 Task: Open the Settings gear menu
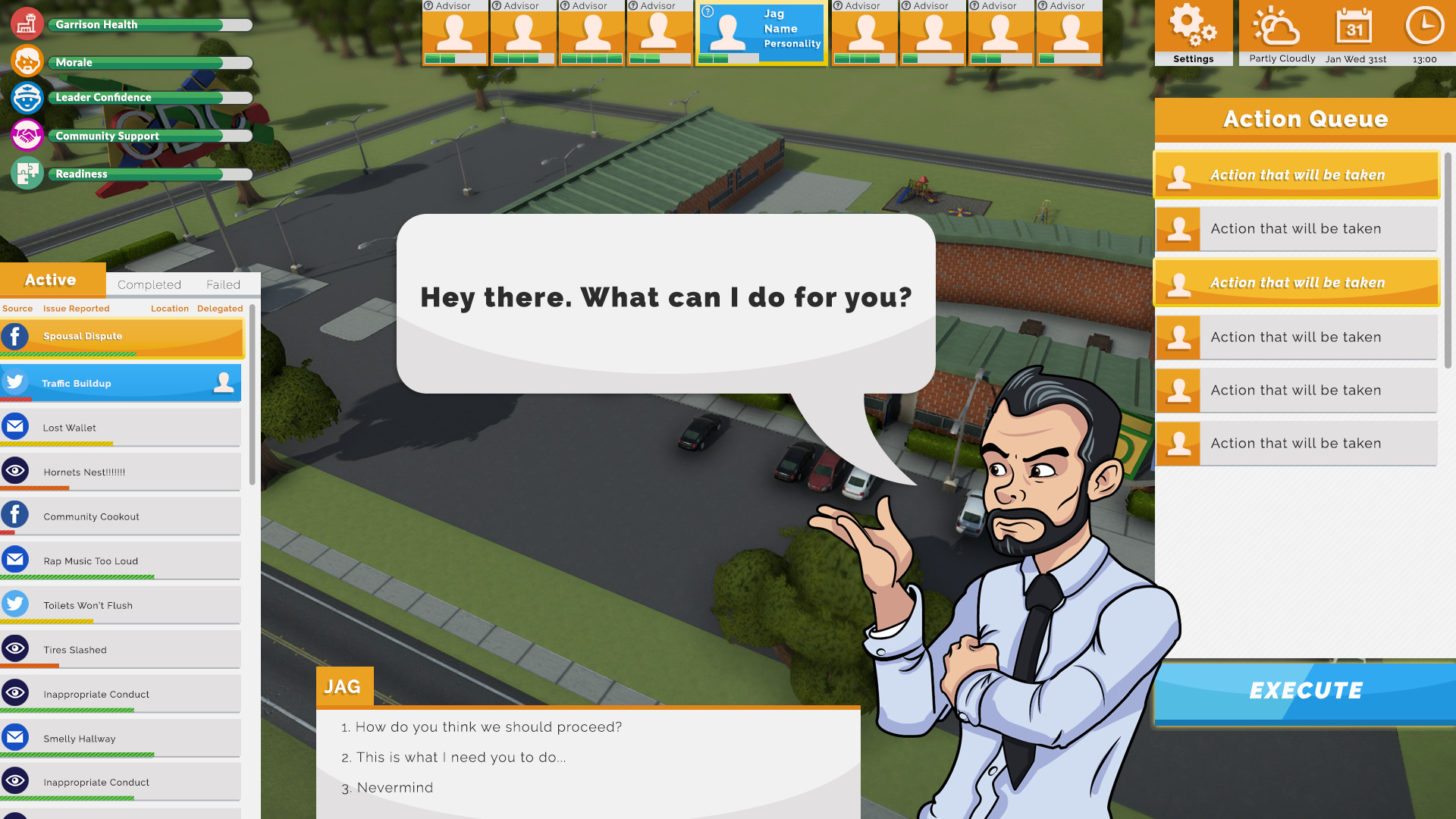[x=1193, y=32]
